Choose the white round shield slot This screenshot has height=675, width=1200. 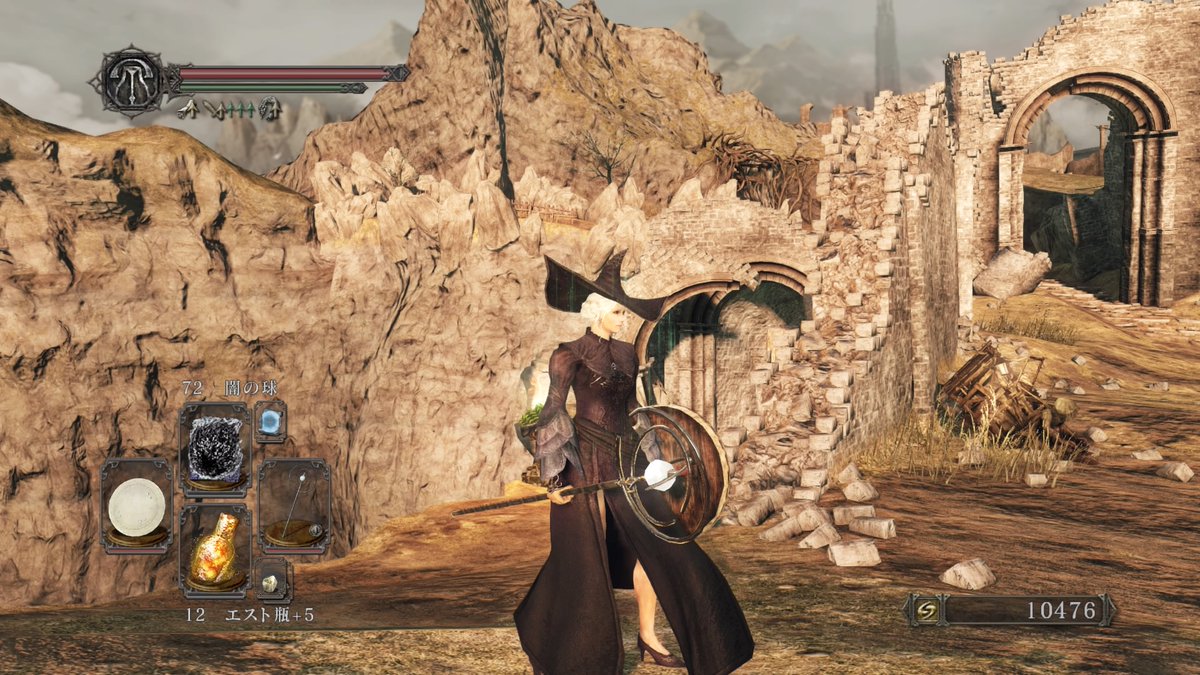click(137, 505)
